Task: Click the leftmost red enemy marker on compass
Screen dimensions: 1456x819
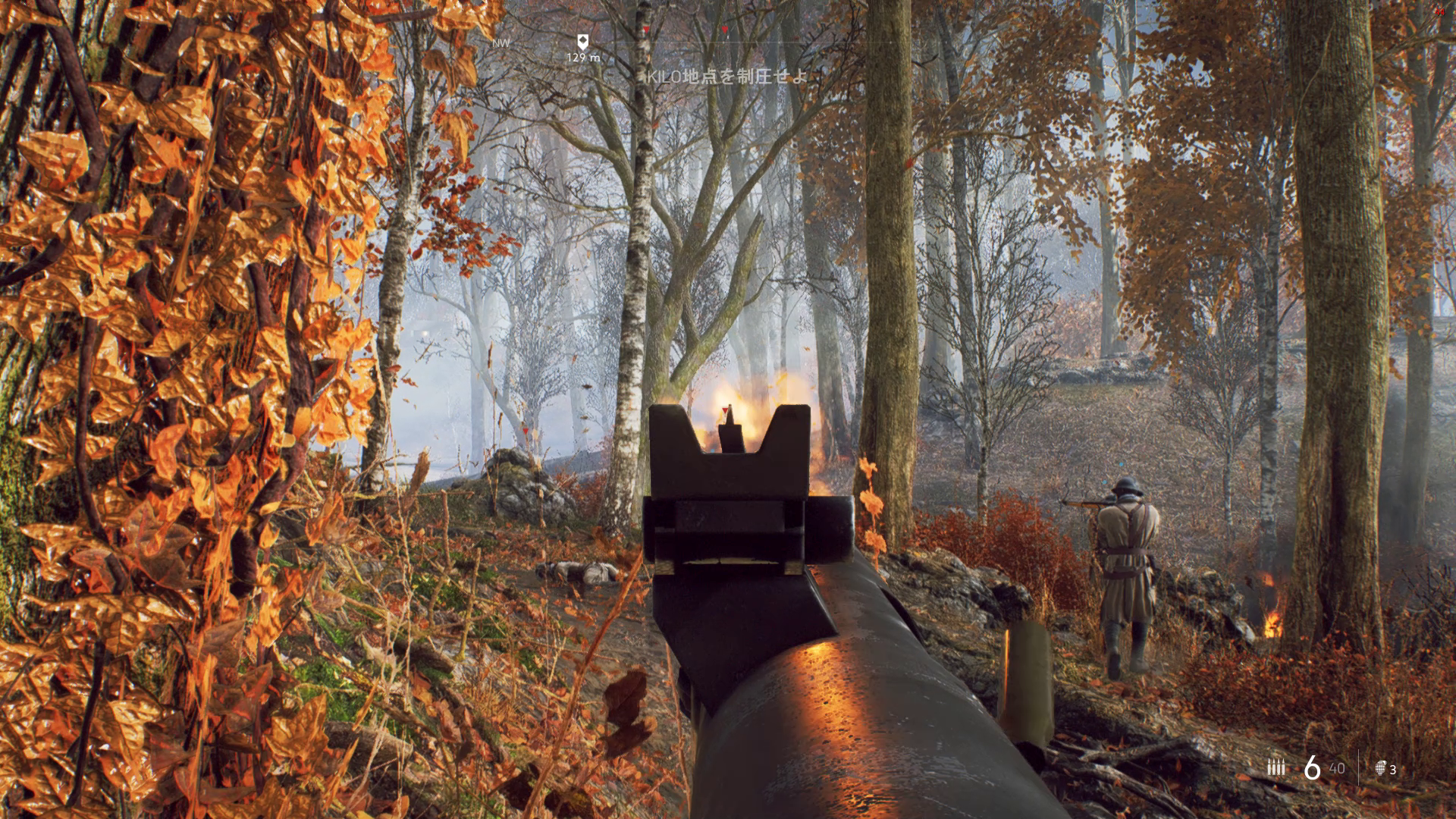Action: [645, 27]
